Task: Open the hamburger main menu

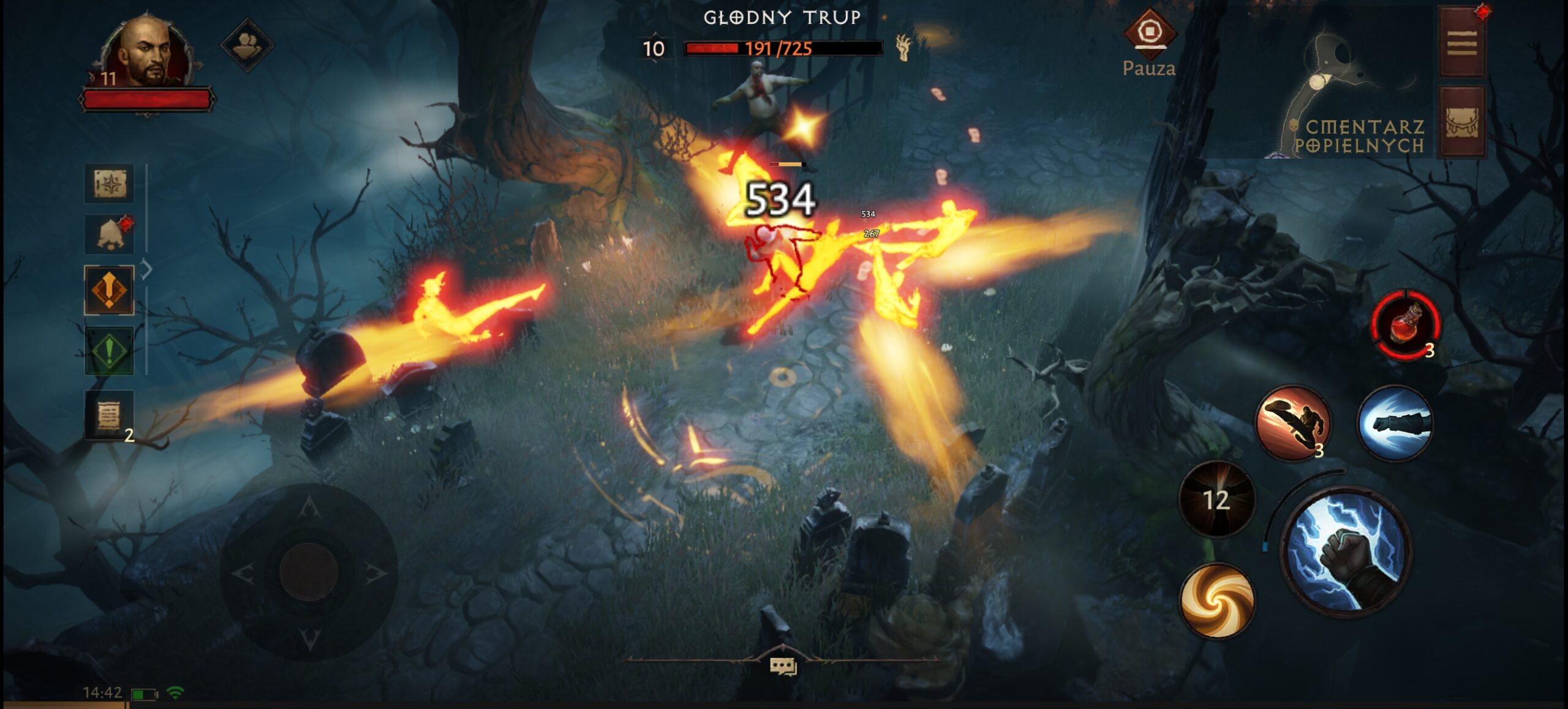Action: click(1461, 43)
